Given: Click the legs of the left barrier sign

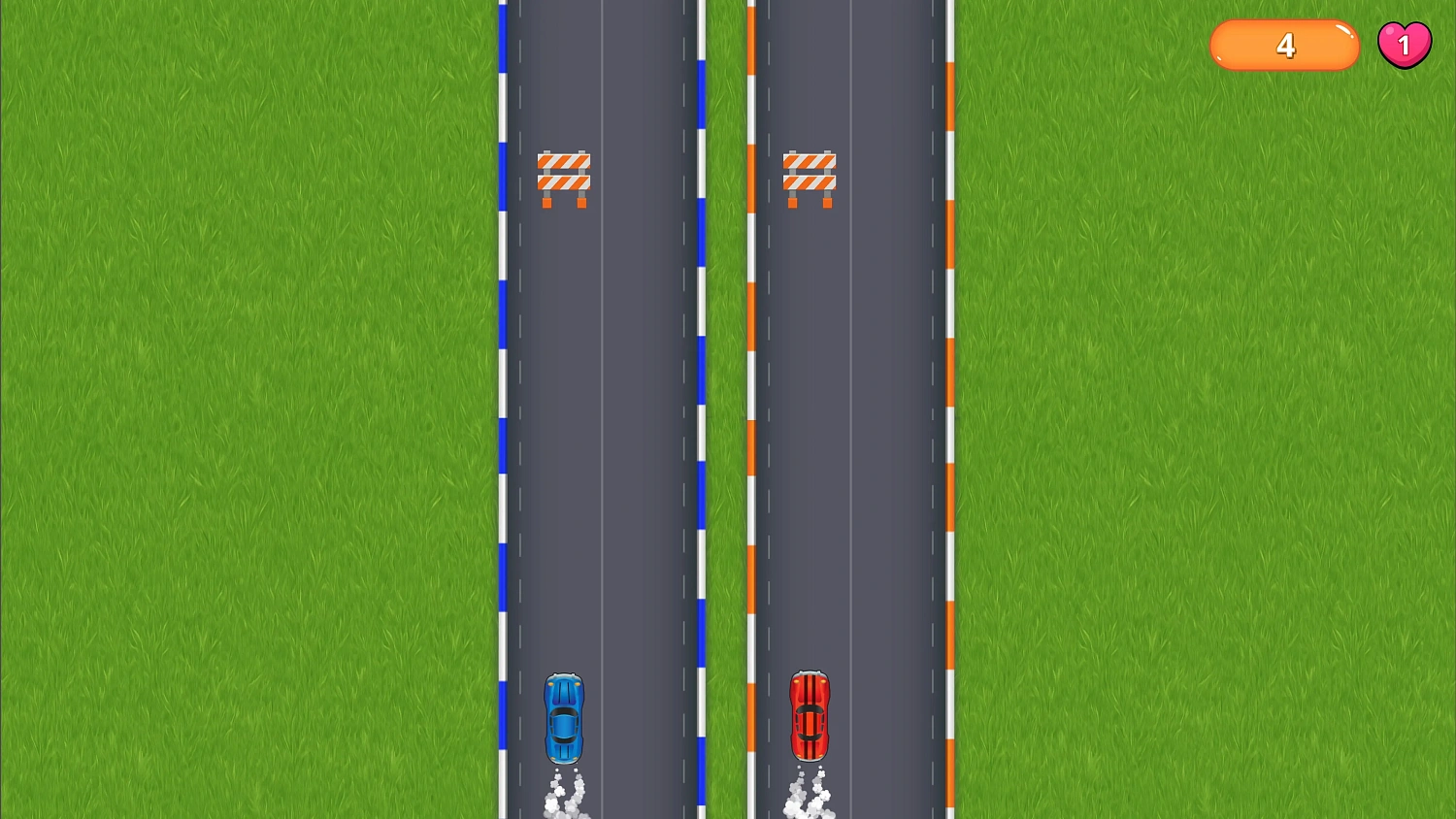Looking at the screenshot, I should tap(566, 204).
